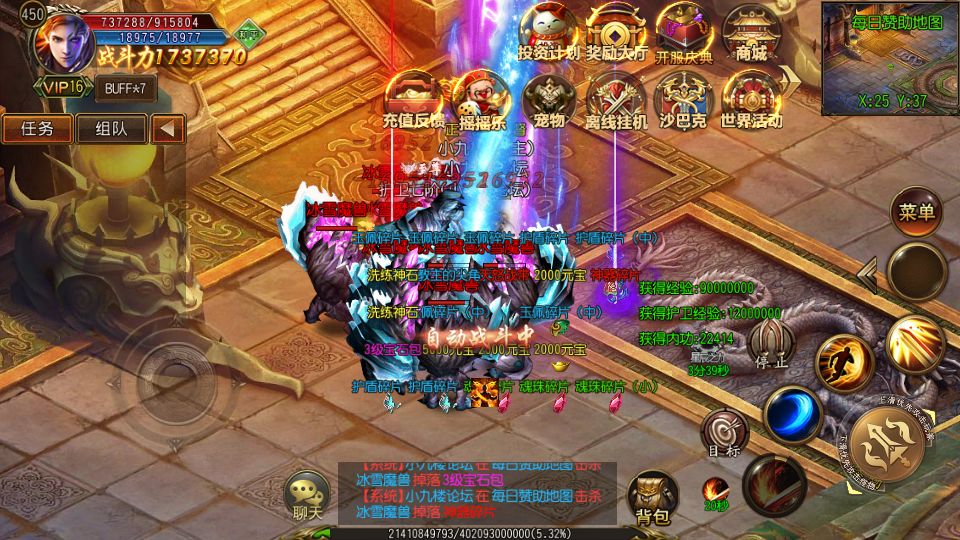Open the 开服庆典 server celebration event
Viewport: 960px width, 540px height.
(684, 32)
